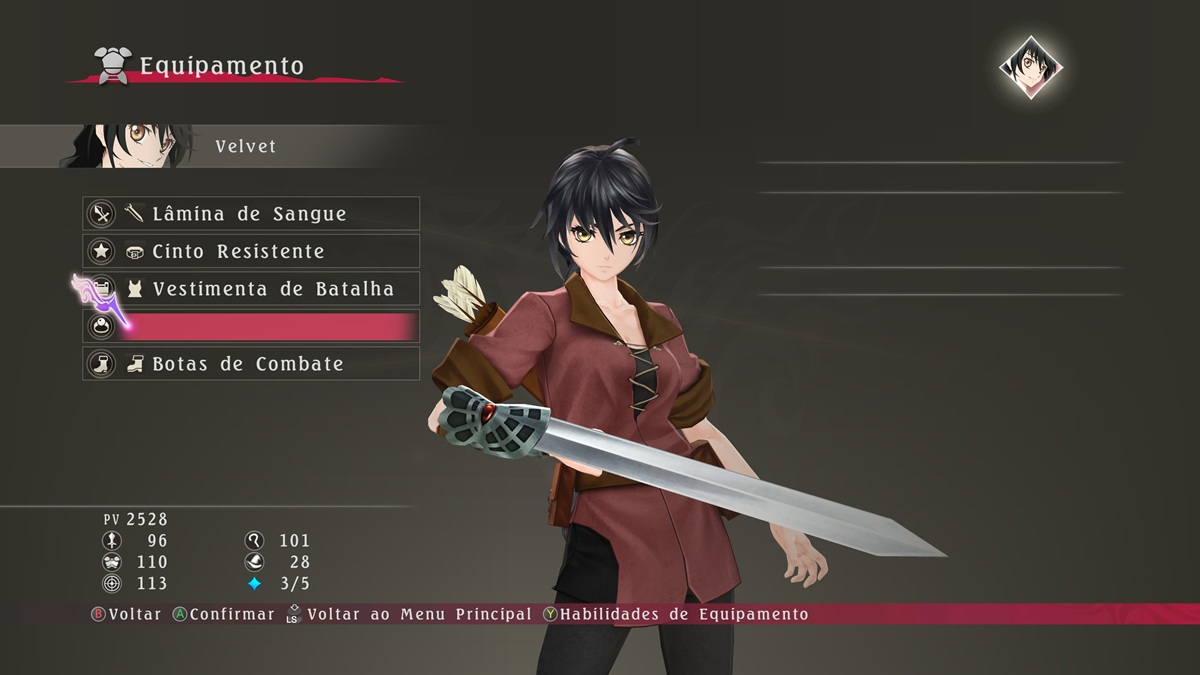
Task: Pick the Botas de Combate footwear slot
Action: 250,364
